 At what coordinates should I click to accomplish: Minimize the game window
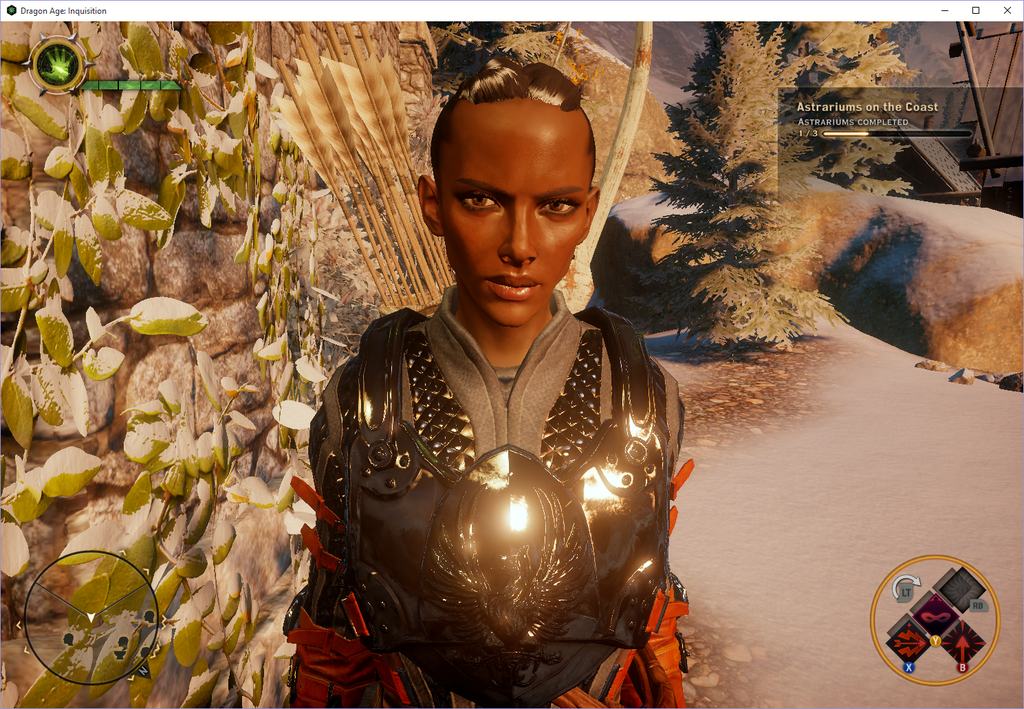click(944, 10)
